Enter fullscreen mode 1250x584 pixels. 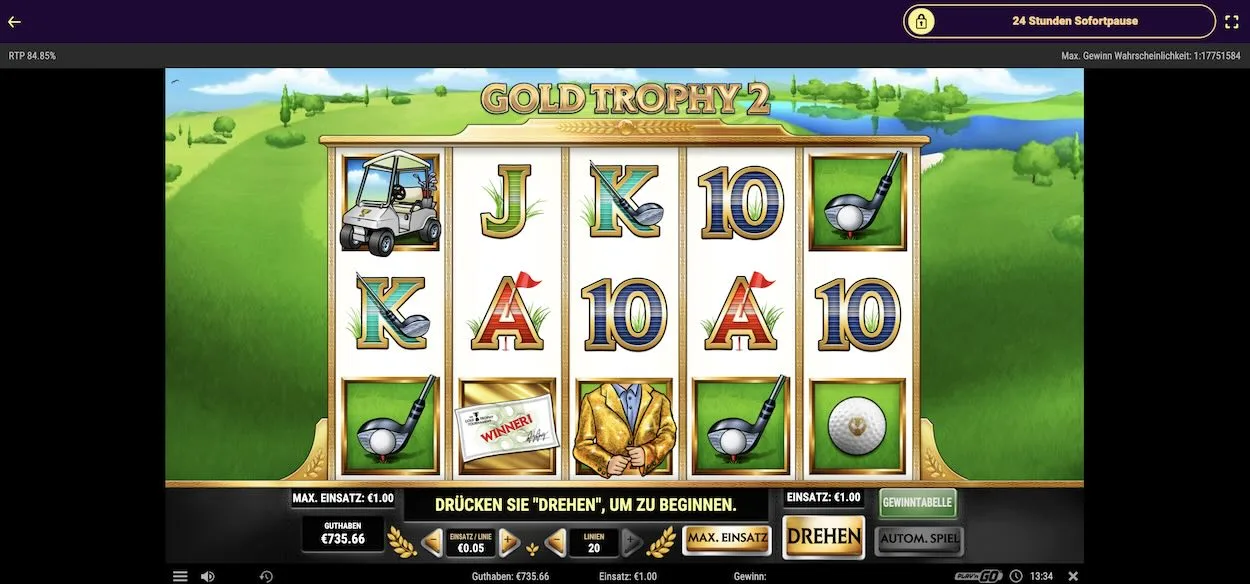pos(1232,21)
